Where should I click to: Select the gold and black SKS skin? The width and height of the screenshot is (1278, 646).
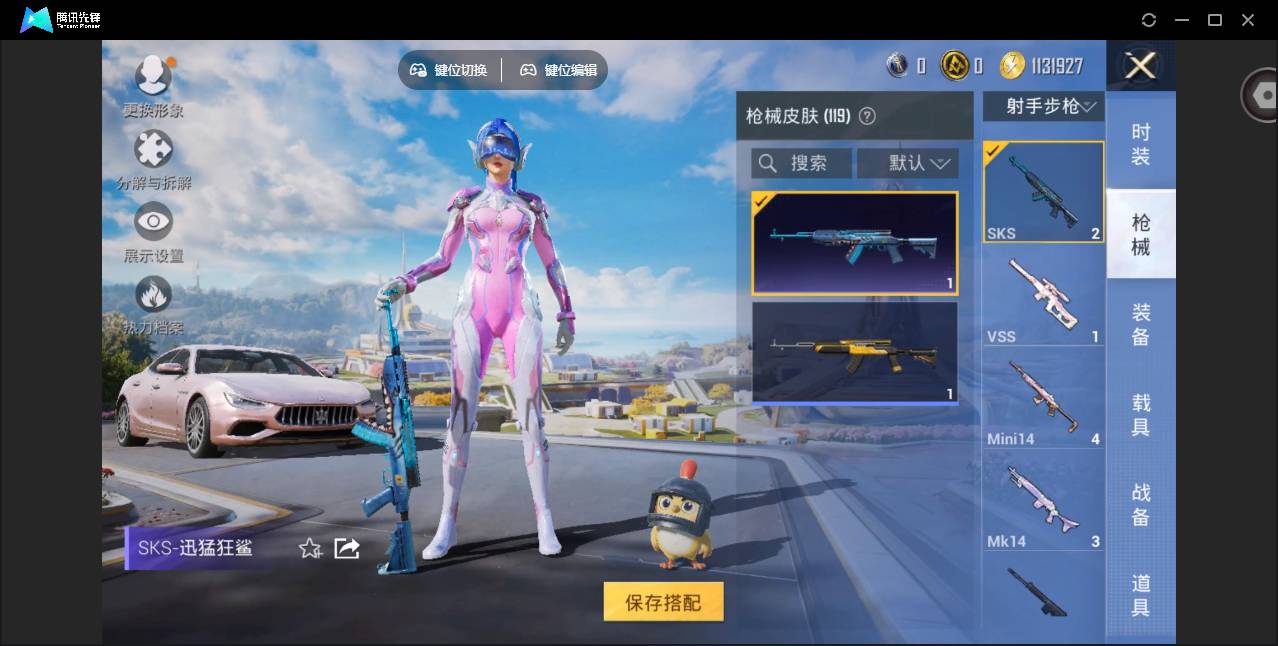pos(855,352)
